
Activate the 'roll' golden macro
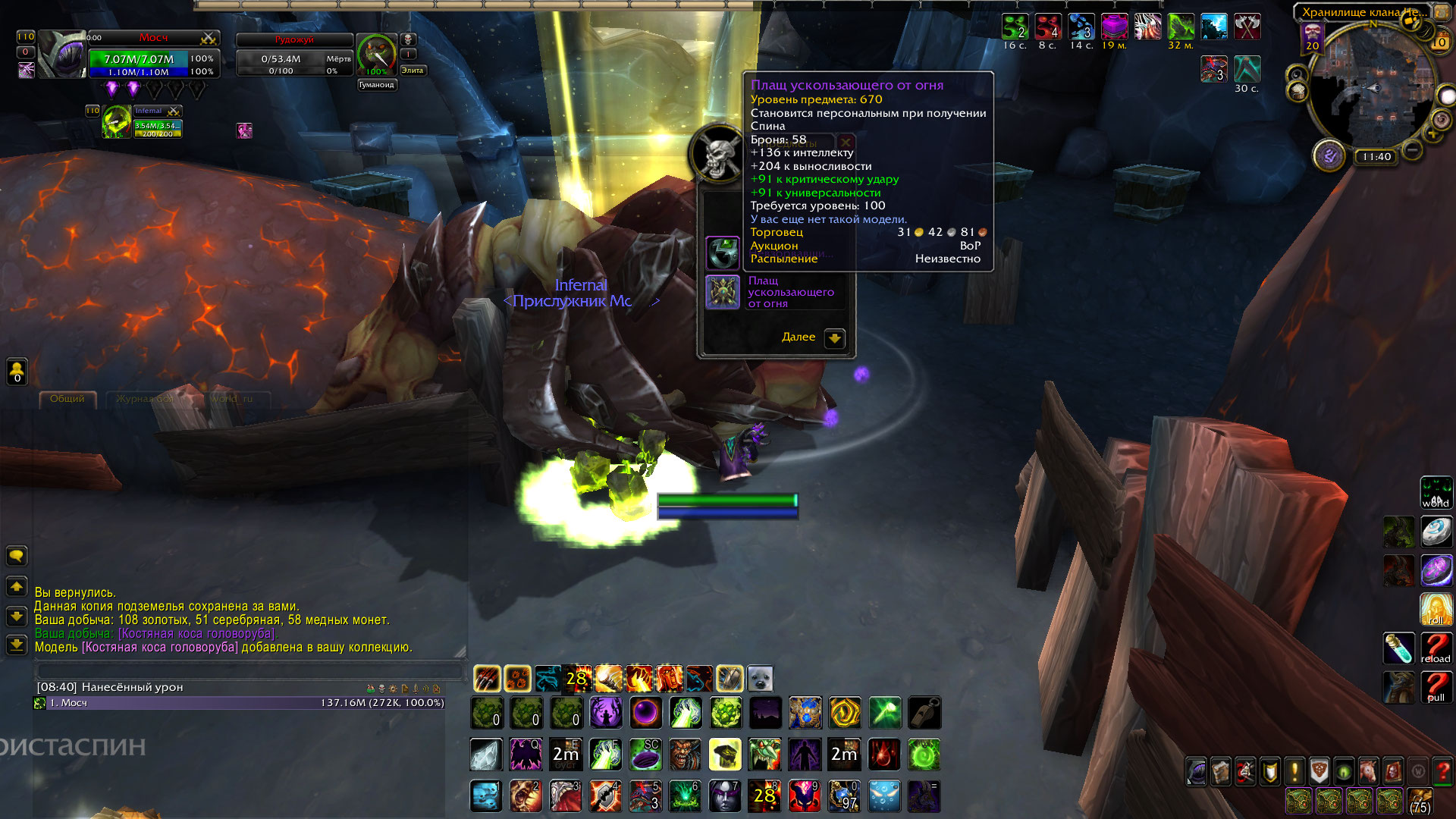1436,608
